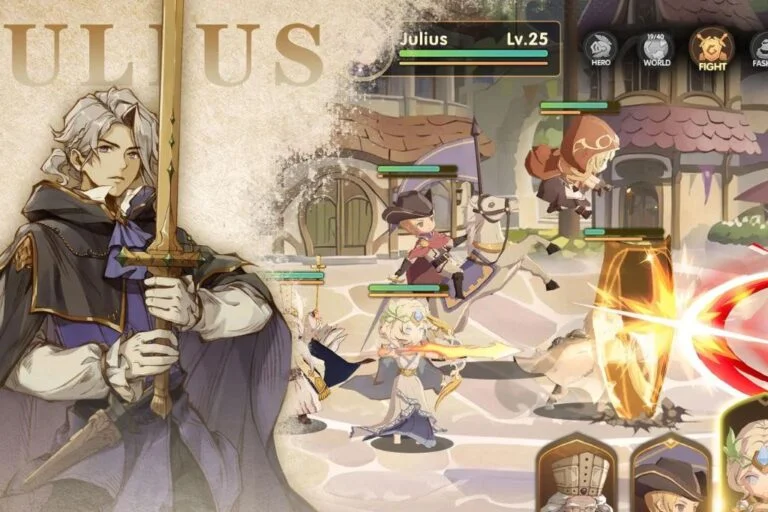Open the World map icon
The height and width of the screenshot is (512, 768).
[656, 47]
